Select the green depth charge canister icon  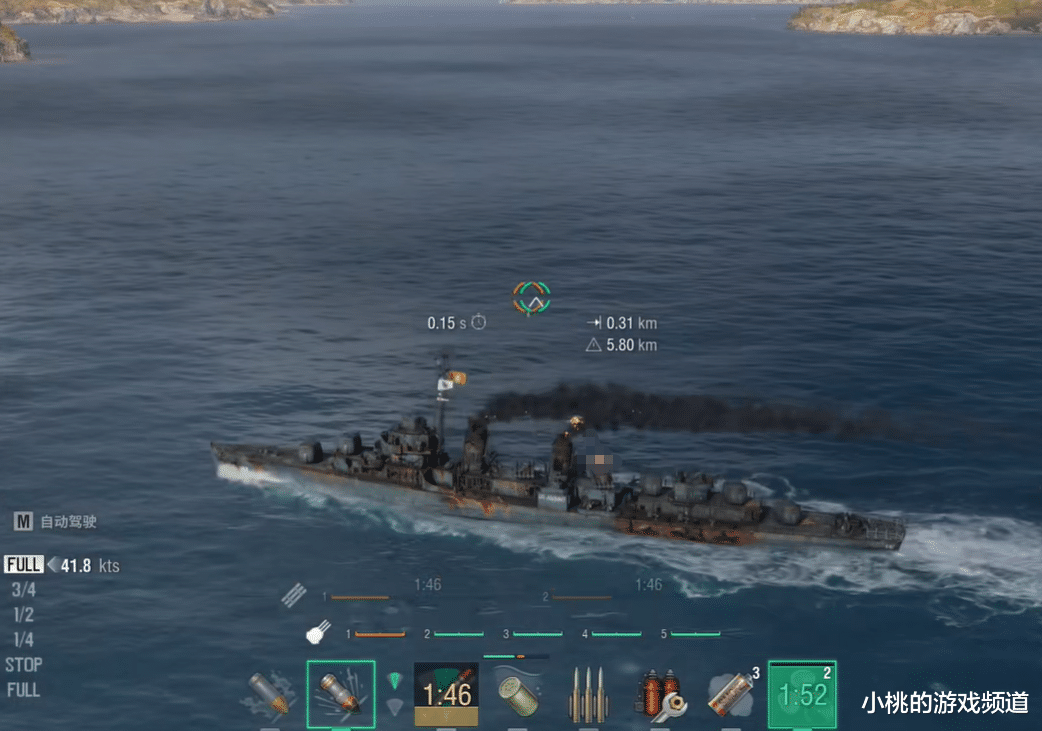pos(518,694)
